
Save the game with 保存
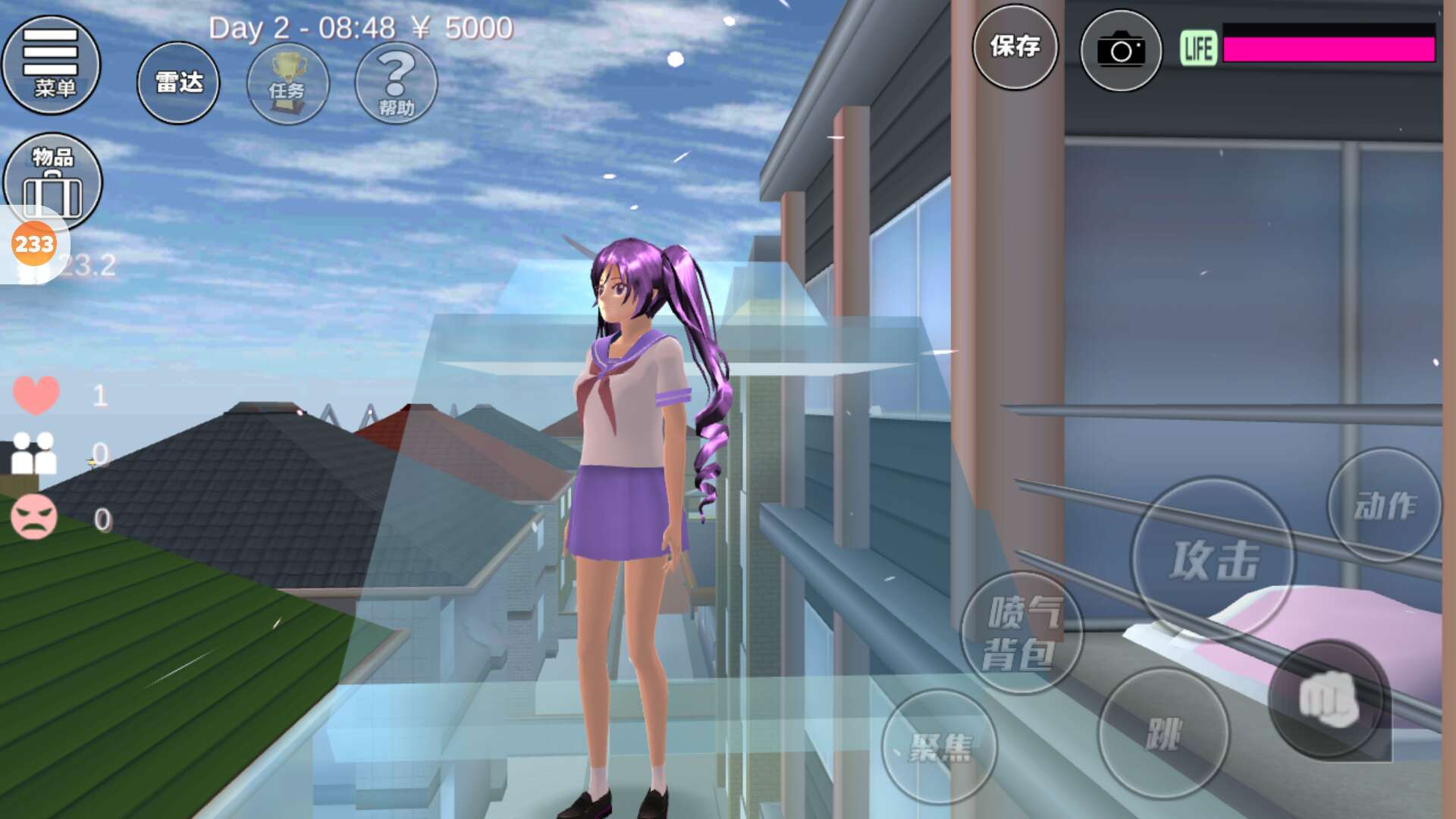coord(1015,47)
